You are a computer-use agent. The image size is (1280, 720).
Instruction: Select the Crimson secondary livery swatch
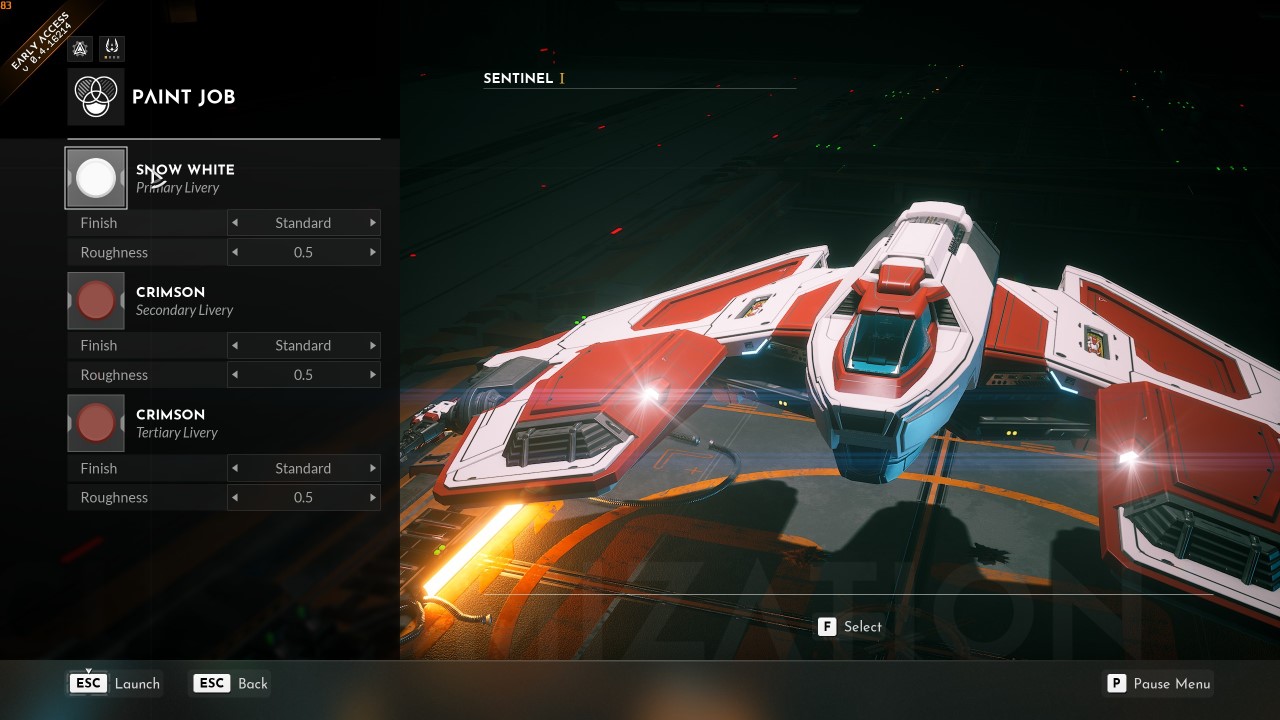coord(95,300)
